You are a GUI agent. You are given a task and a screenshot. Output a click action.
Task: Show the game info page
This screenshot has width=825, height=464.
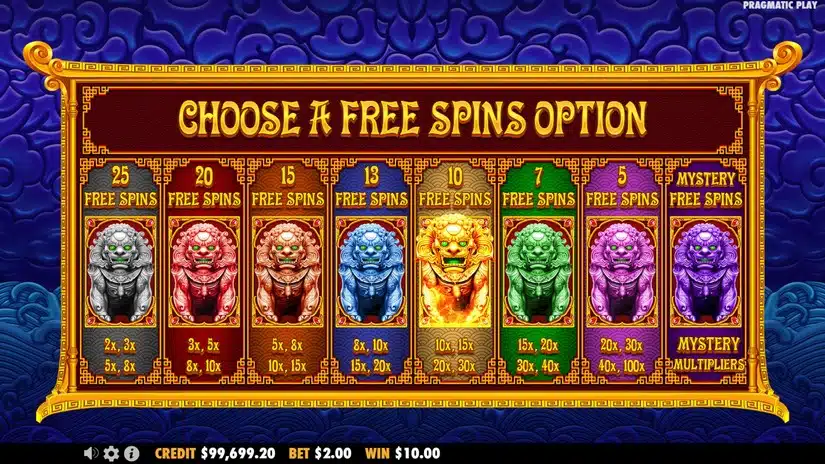coord(131,453)
